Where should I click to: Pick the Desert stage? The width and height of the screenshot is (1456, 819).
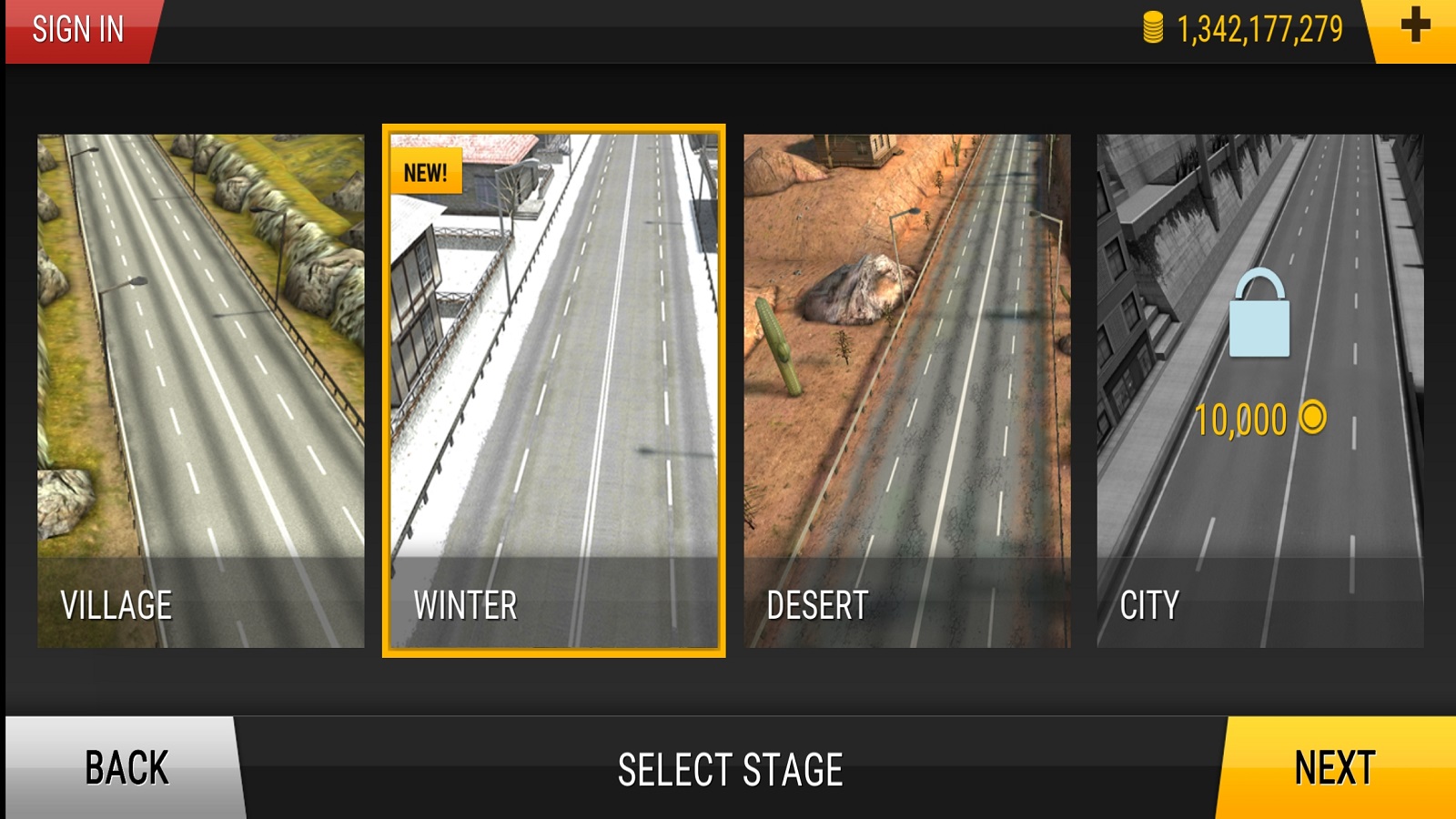(x=906, y=391)
